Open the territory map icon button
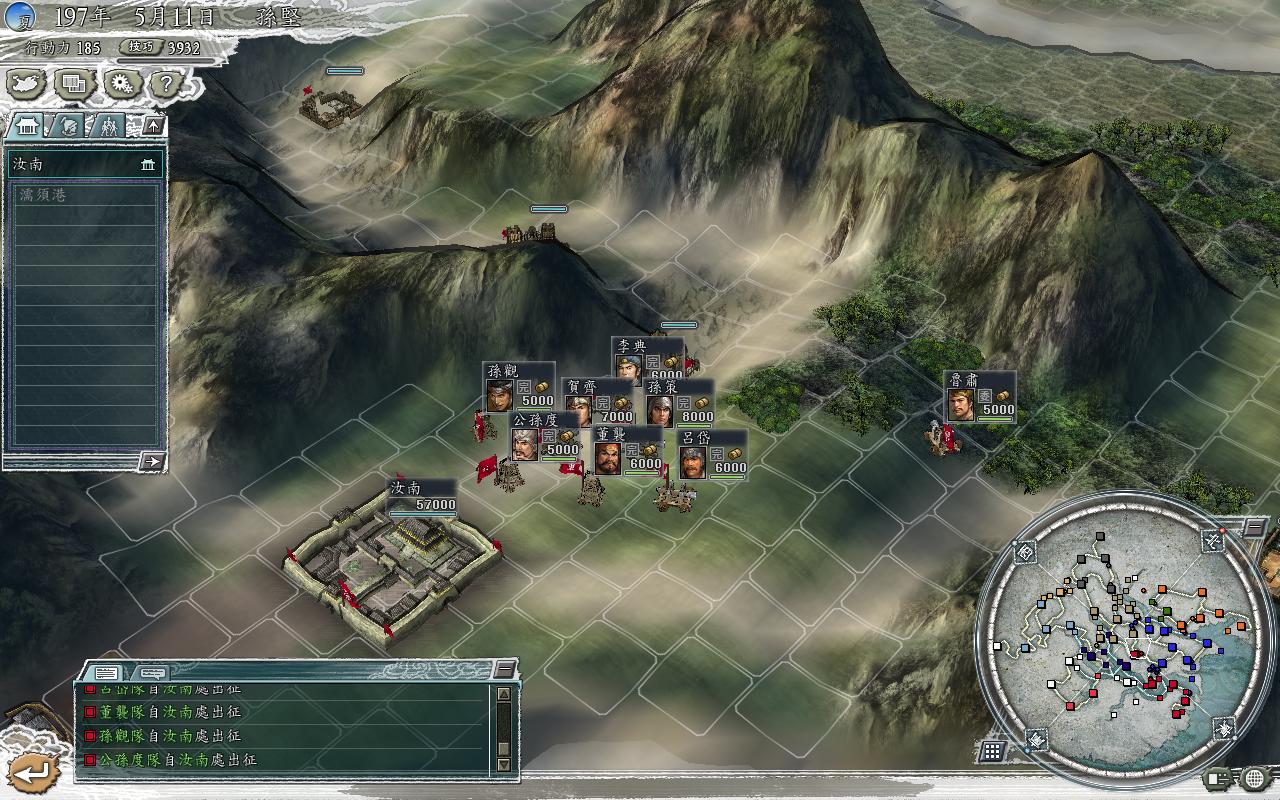The image size is (1280, 800). [27, 84]
